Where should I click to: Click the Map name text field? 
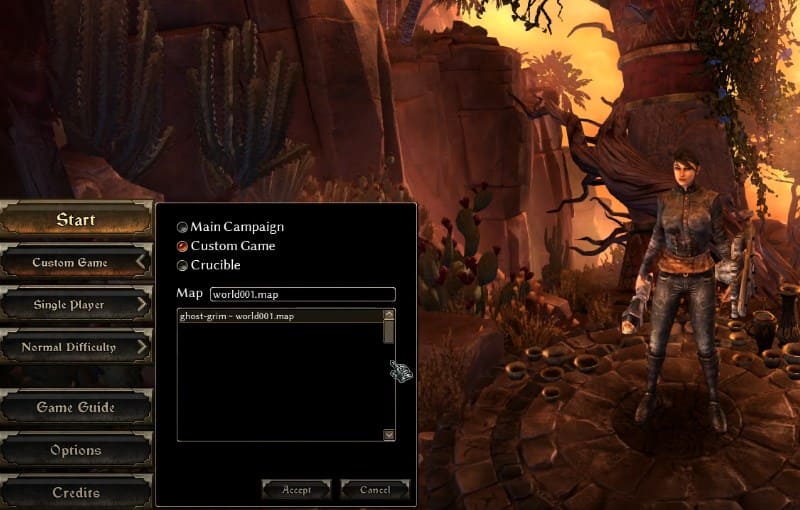click(302, 294)
